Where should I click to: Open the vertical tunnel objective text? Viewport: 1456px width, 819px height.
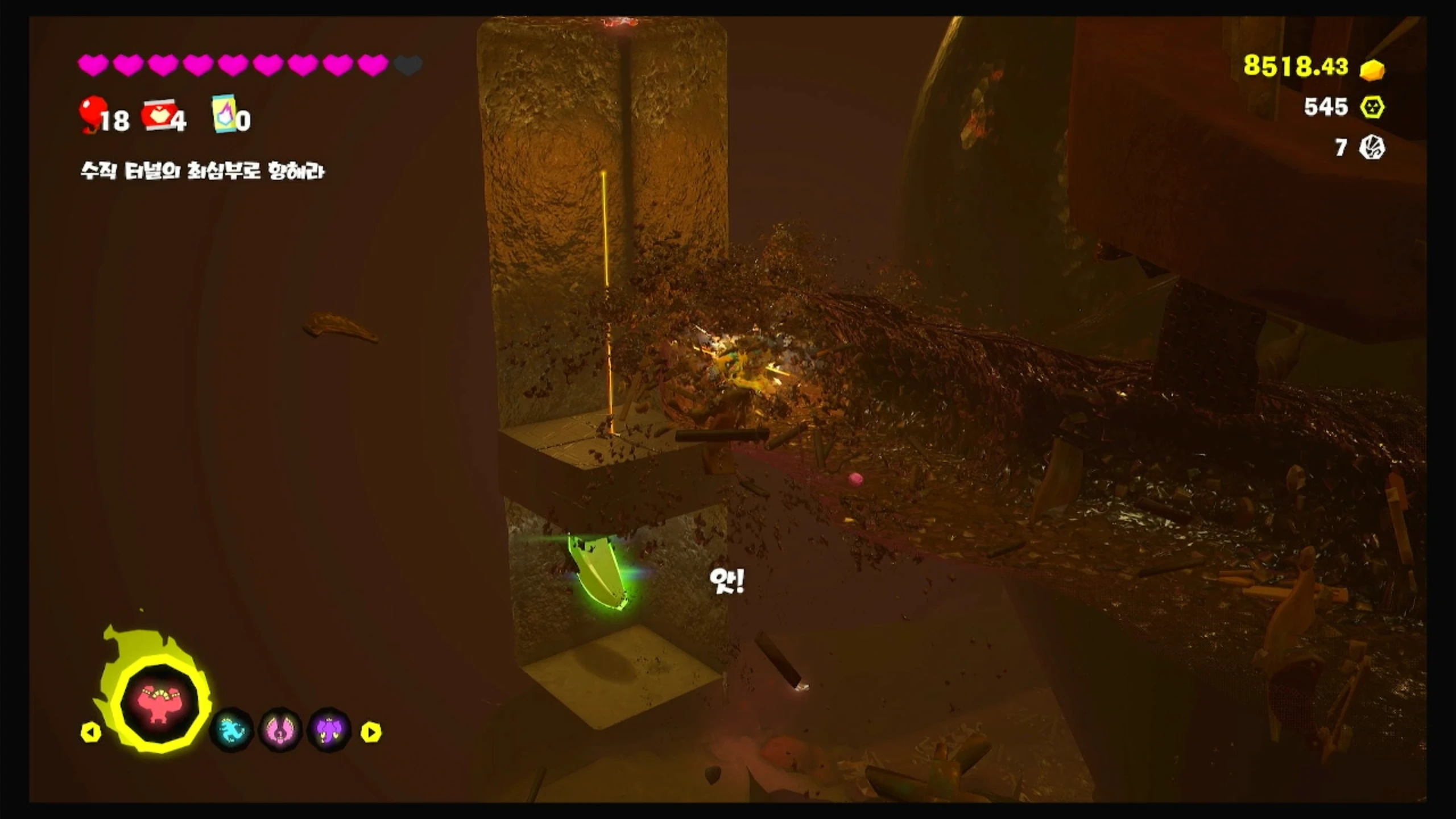pyautogui.click(x=202, y=171)
